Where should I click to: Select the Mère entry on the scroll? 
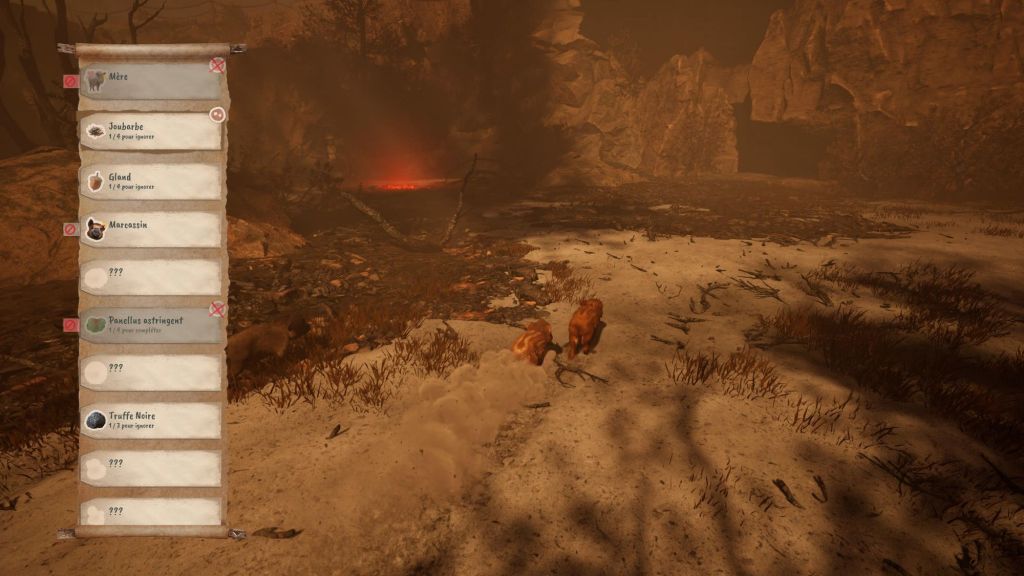pos(150,82)
